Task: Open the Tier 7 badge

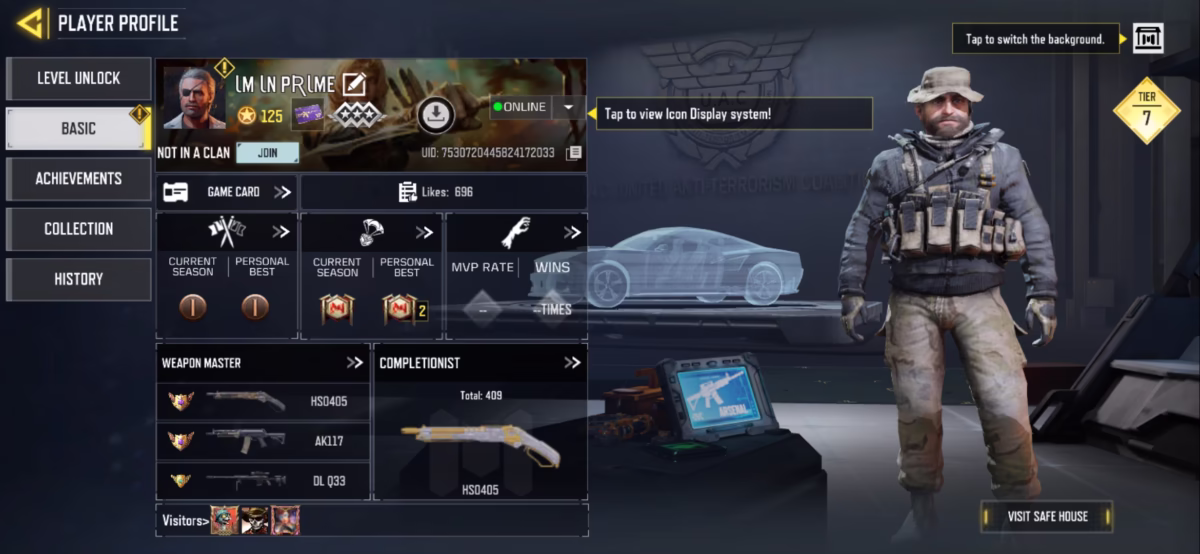Action: coord(1147,111)
